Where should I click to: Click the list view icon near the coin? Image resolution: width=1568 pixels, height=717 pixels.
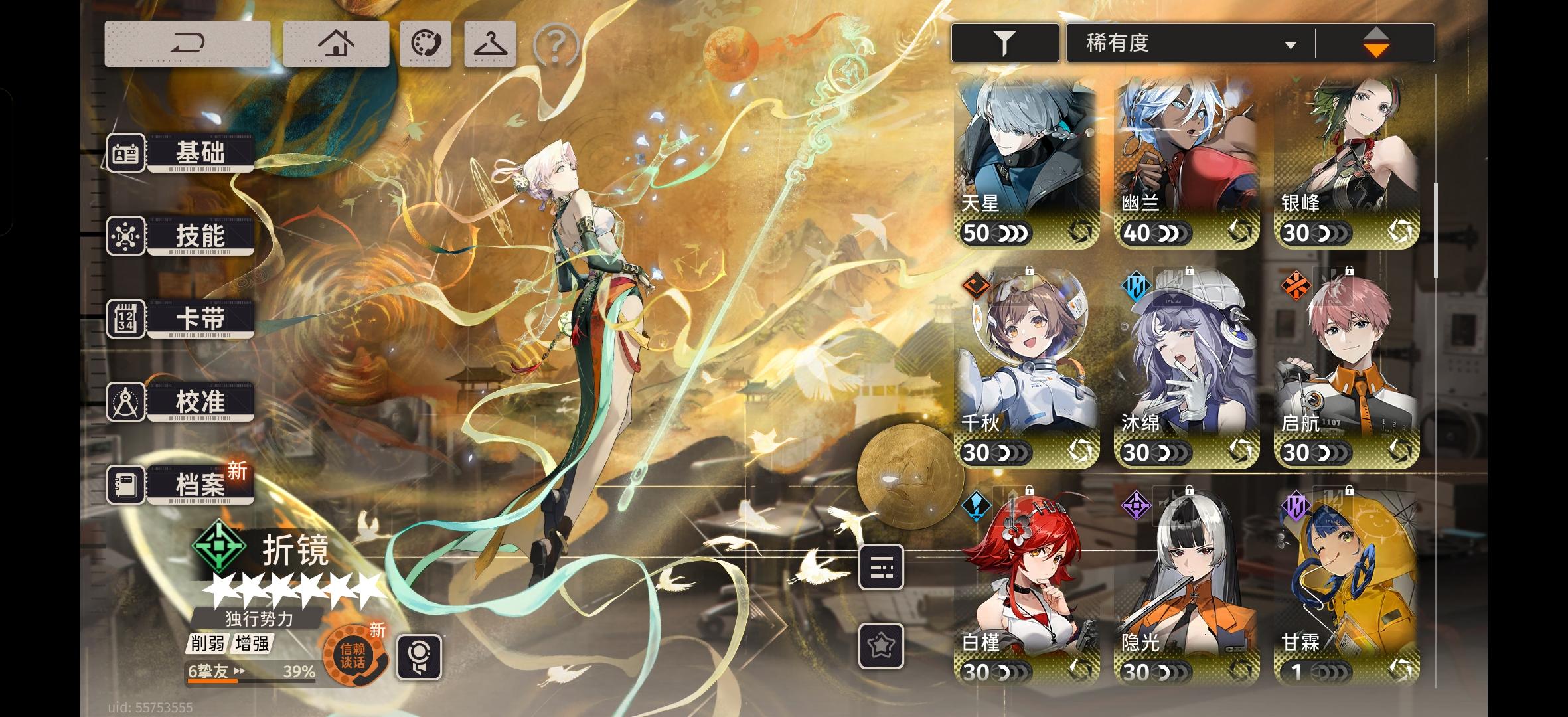(x=883, y=568)
